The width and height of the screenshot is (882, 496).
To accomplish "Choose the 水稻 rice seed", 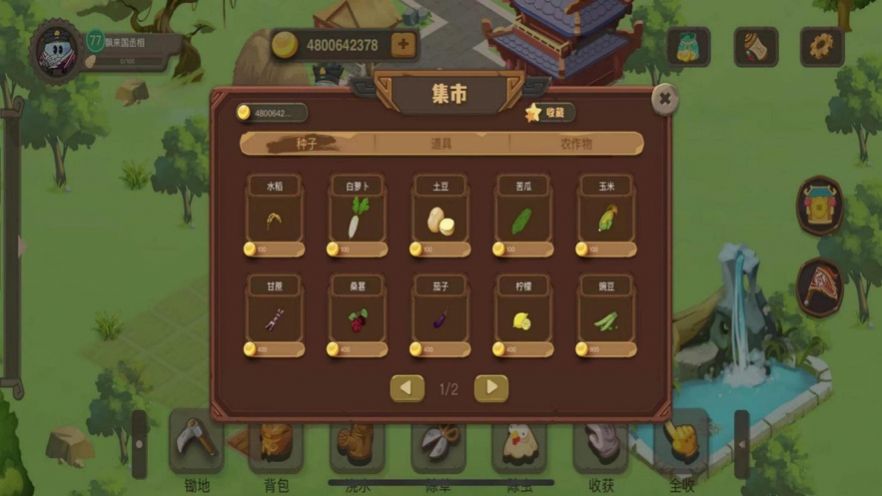I will pos(274,217).
